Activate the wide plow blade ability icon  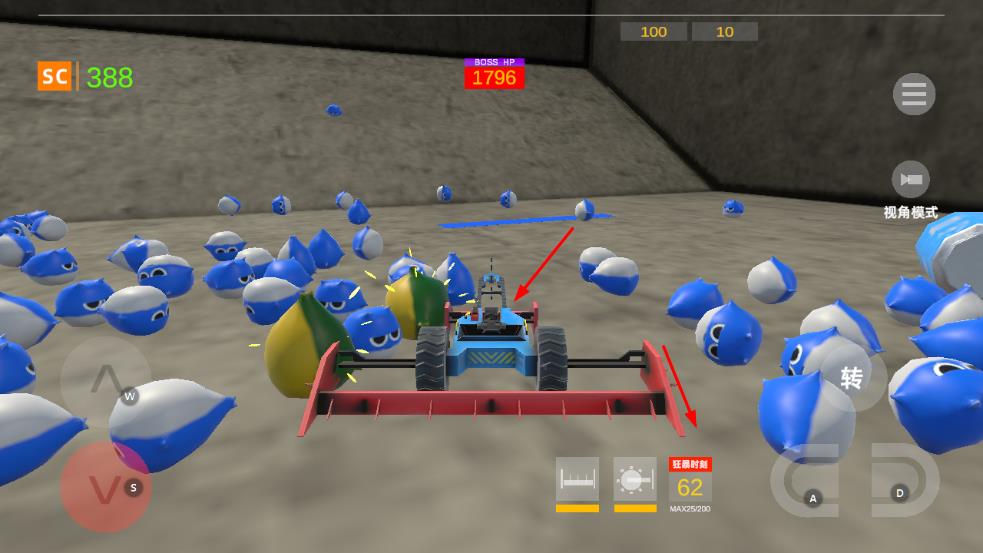coord(577,480)
